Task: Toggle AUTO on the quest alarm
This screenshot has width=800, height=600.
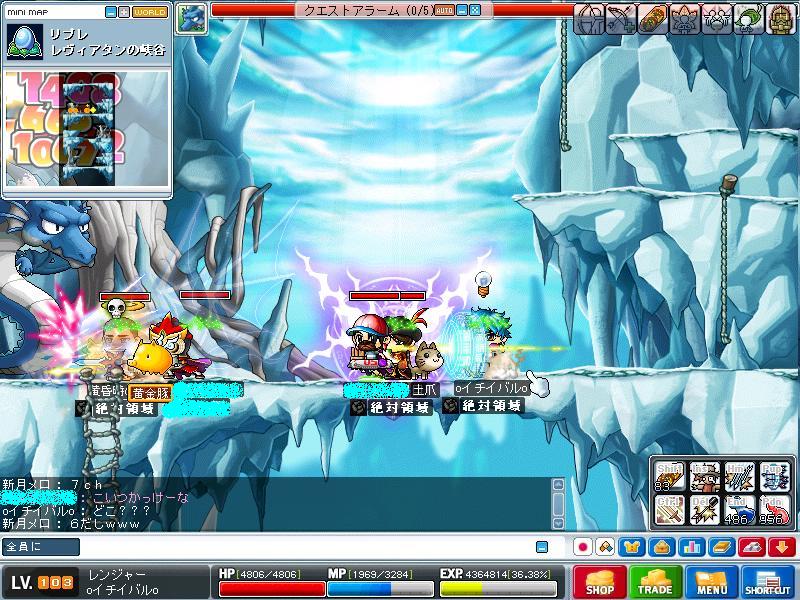Action: coord(446,11)
